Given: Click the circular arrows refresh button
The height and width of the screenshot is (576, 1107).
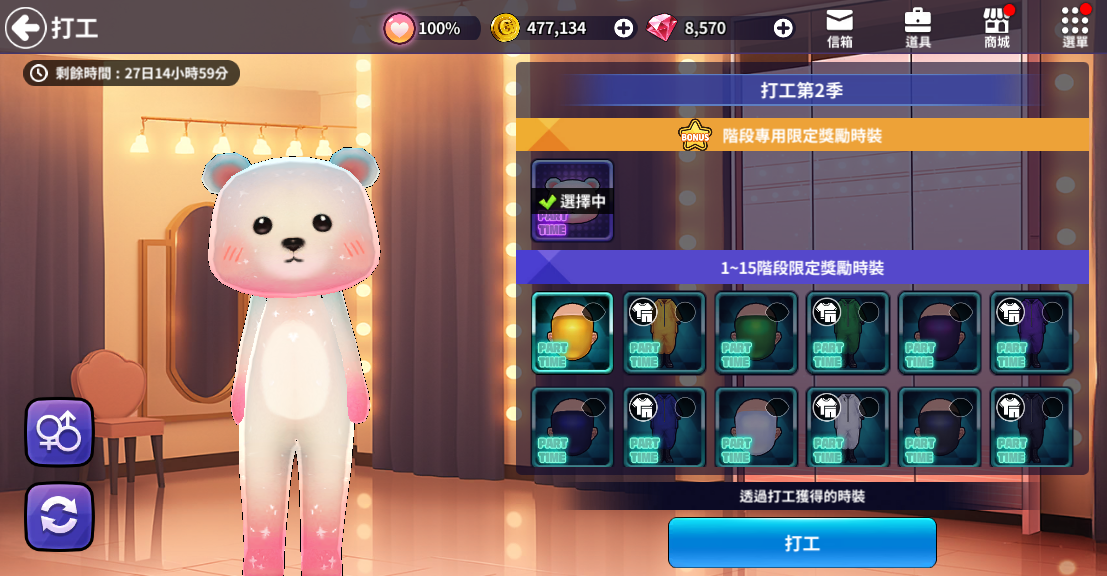Looking at the screenshot, I should click(x=59, y=516).
